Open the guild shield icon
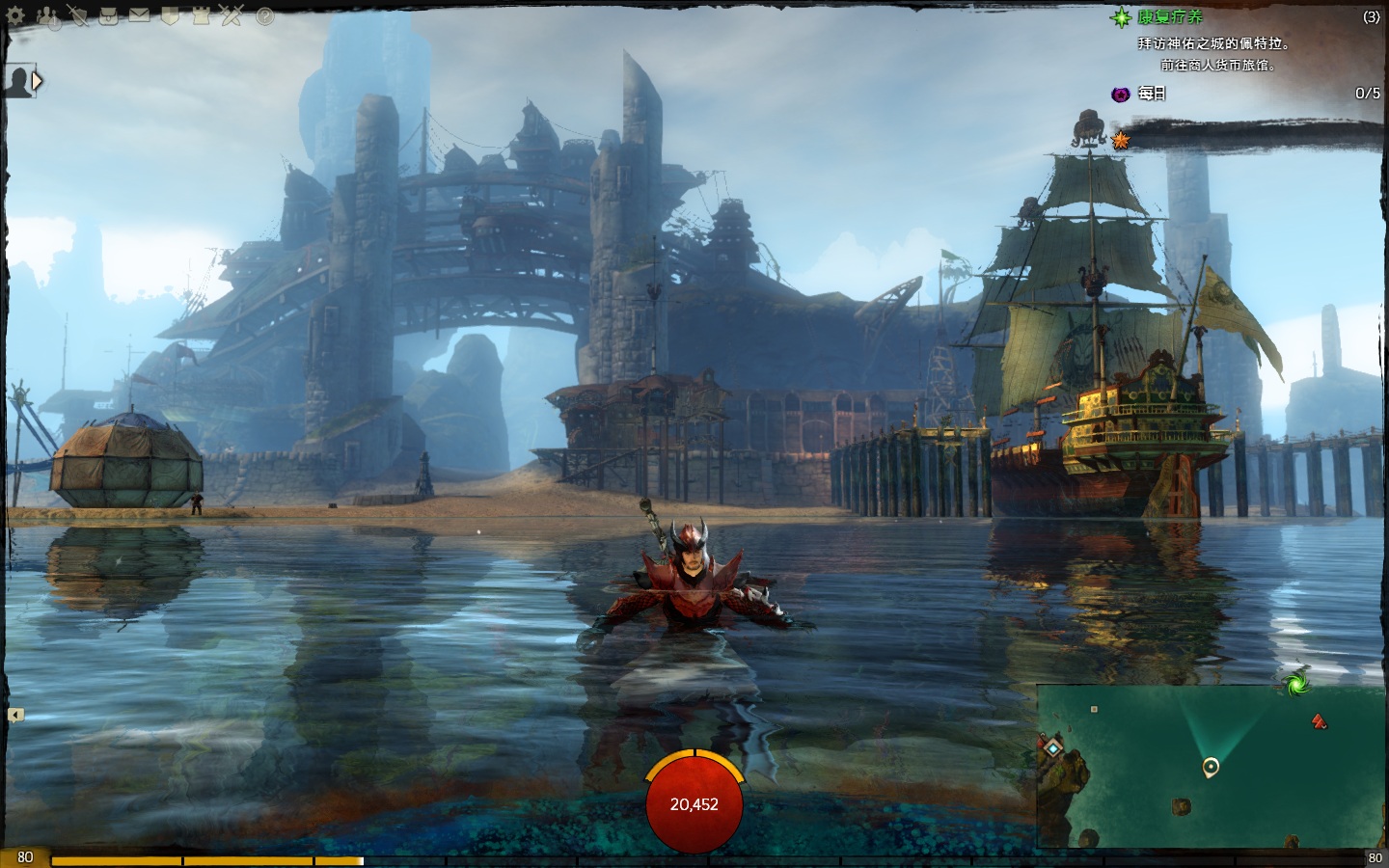This screenshot has width=1389, height=868. (170, 16)
